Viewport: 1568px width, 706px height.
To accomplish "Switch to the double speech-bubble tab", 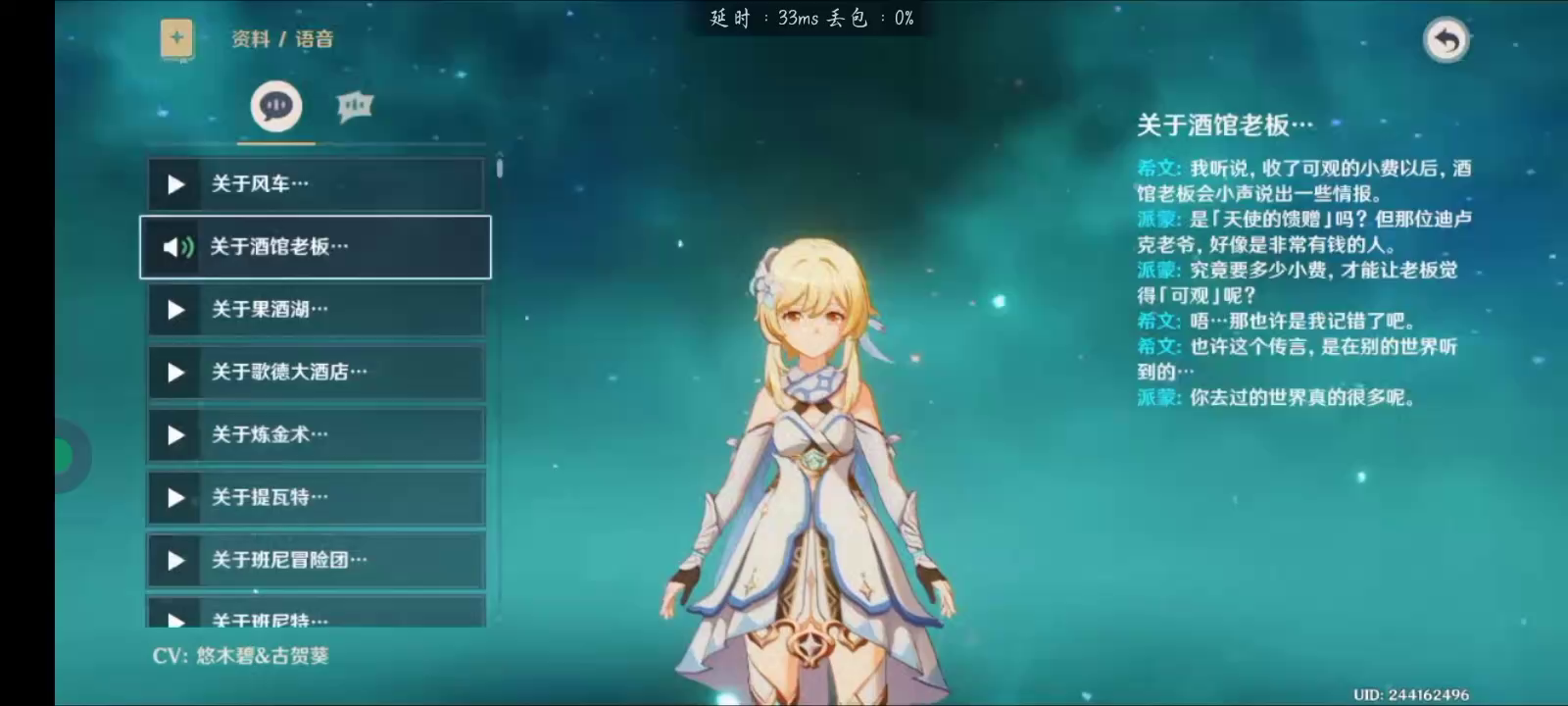I will (355, 106).
